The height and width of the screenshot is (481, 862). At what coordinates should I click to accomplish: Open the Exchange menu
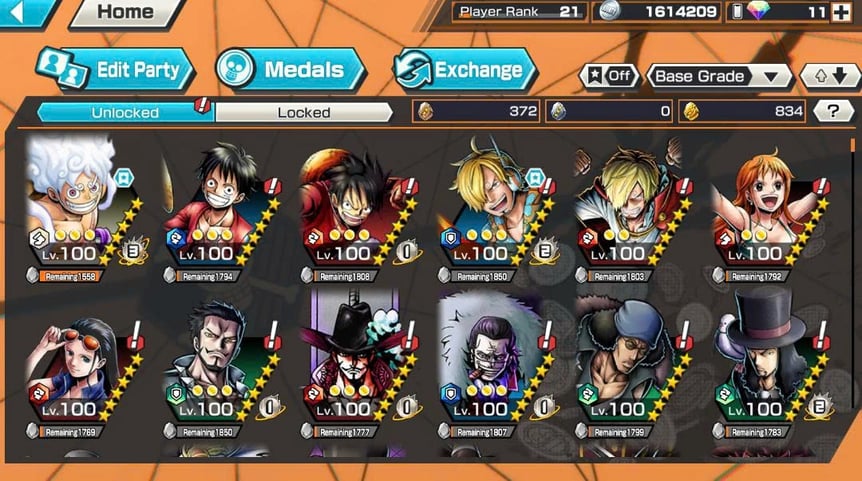click(466, 70)
